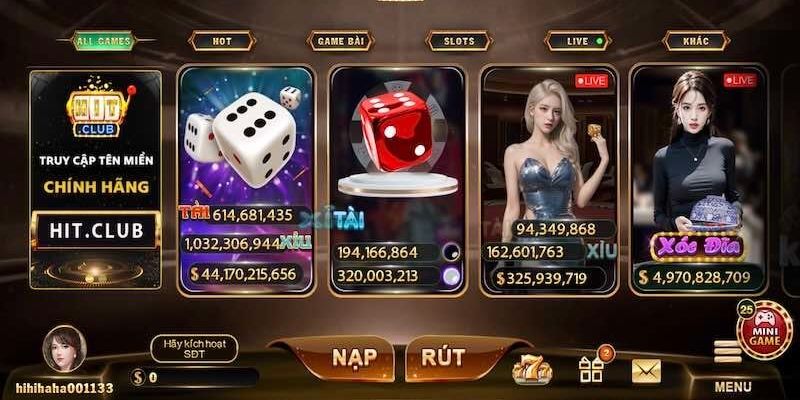Open the envelope mailbox

click(646, 371)
